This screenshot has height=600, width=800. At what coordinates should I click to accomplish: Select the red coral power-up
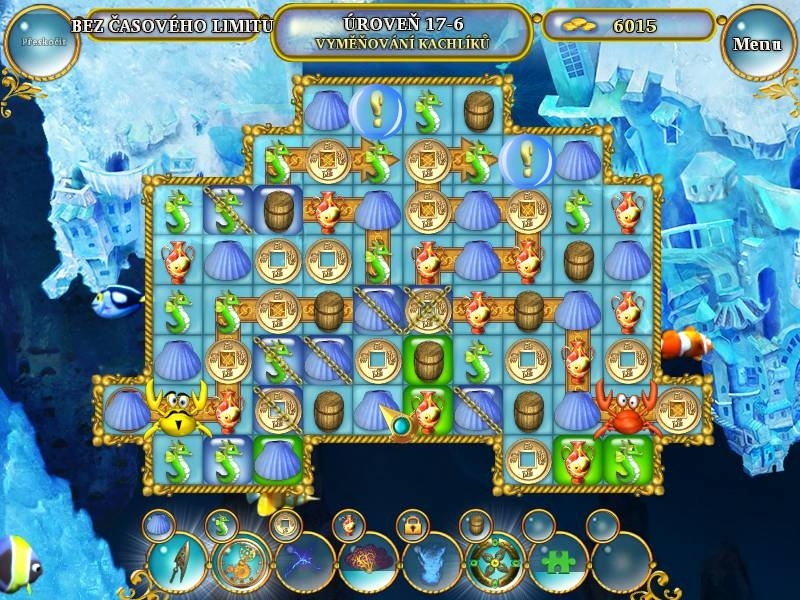pos(368,562)
